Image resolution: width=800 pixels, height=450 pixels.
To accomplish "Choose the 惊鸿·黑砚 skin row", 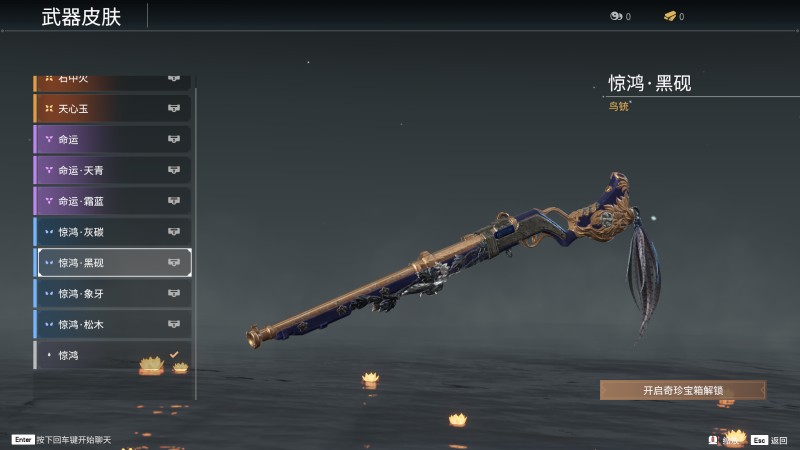I will [112, 263].
